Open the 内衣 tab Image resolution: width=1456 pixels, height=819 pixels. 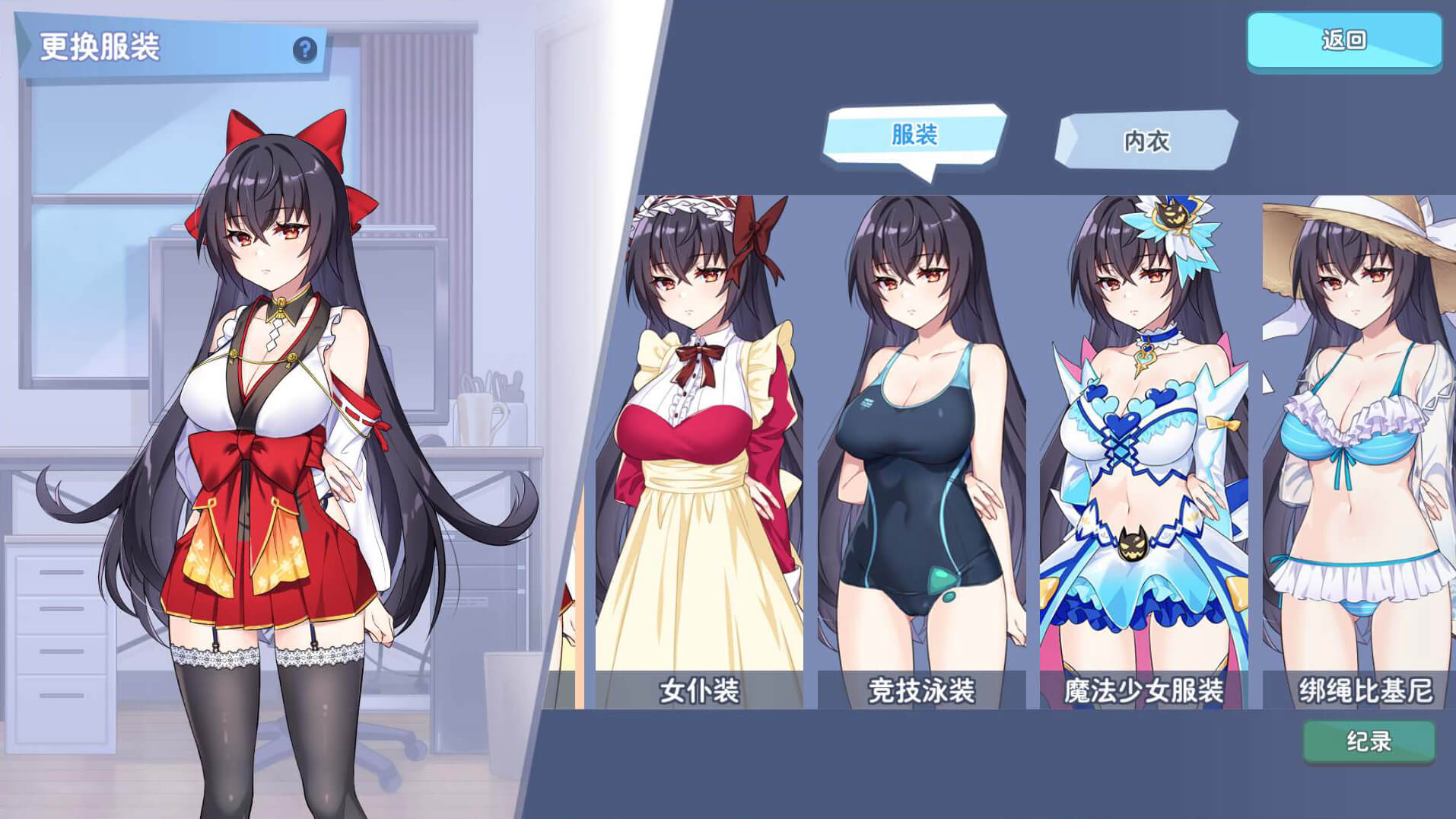click(x=1146, y=141)
